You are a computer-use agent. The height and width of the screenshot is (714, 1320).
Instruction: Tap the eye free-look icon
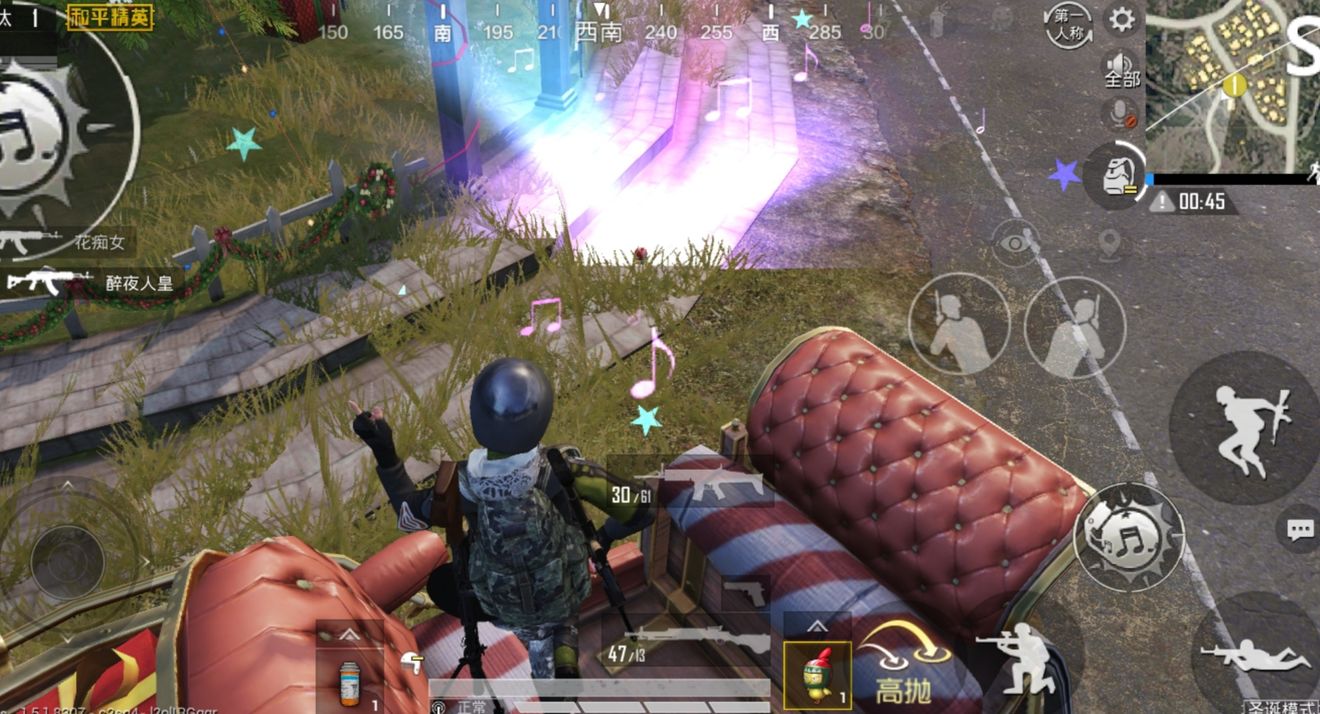point(1015,243)
